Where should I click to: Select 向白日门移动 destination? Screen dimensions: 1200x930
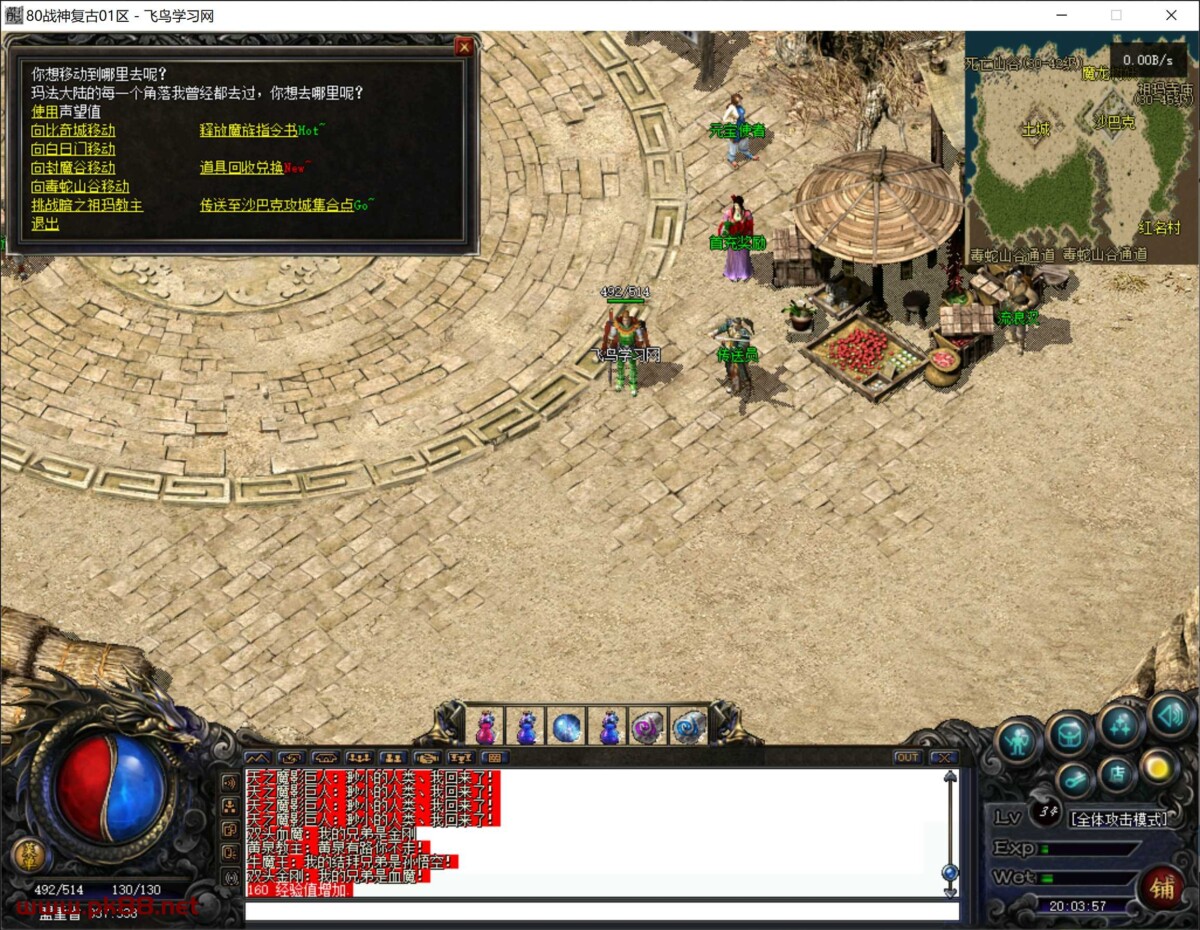tap(73, 149)
